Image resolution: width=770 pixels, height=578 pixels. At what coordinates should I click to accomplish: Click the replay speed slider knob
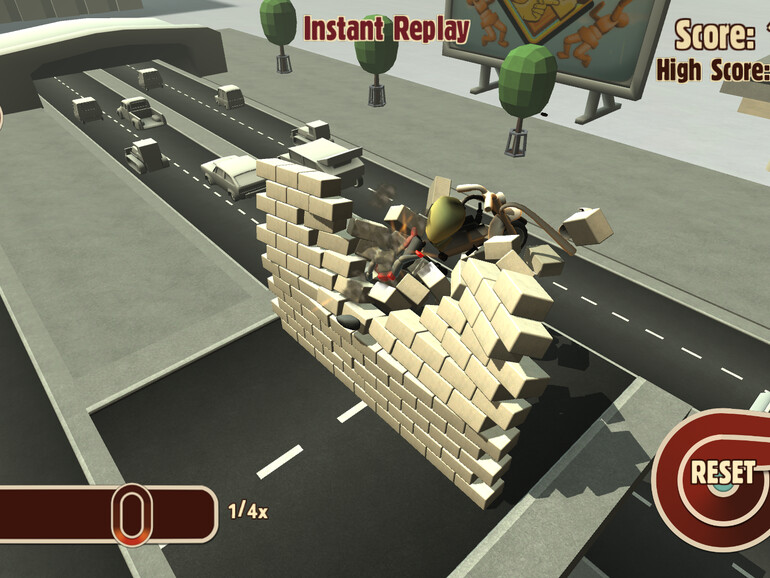pos(131,514)
